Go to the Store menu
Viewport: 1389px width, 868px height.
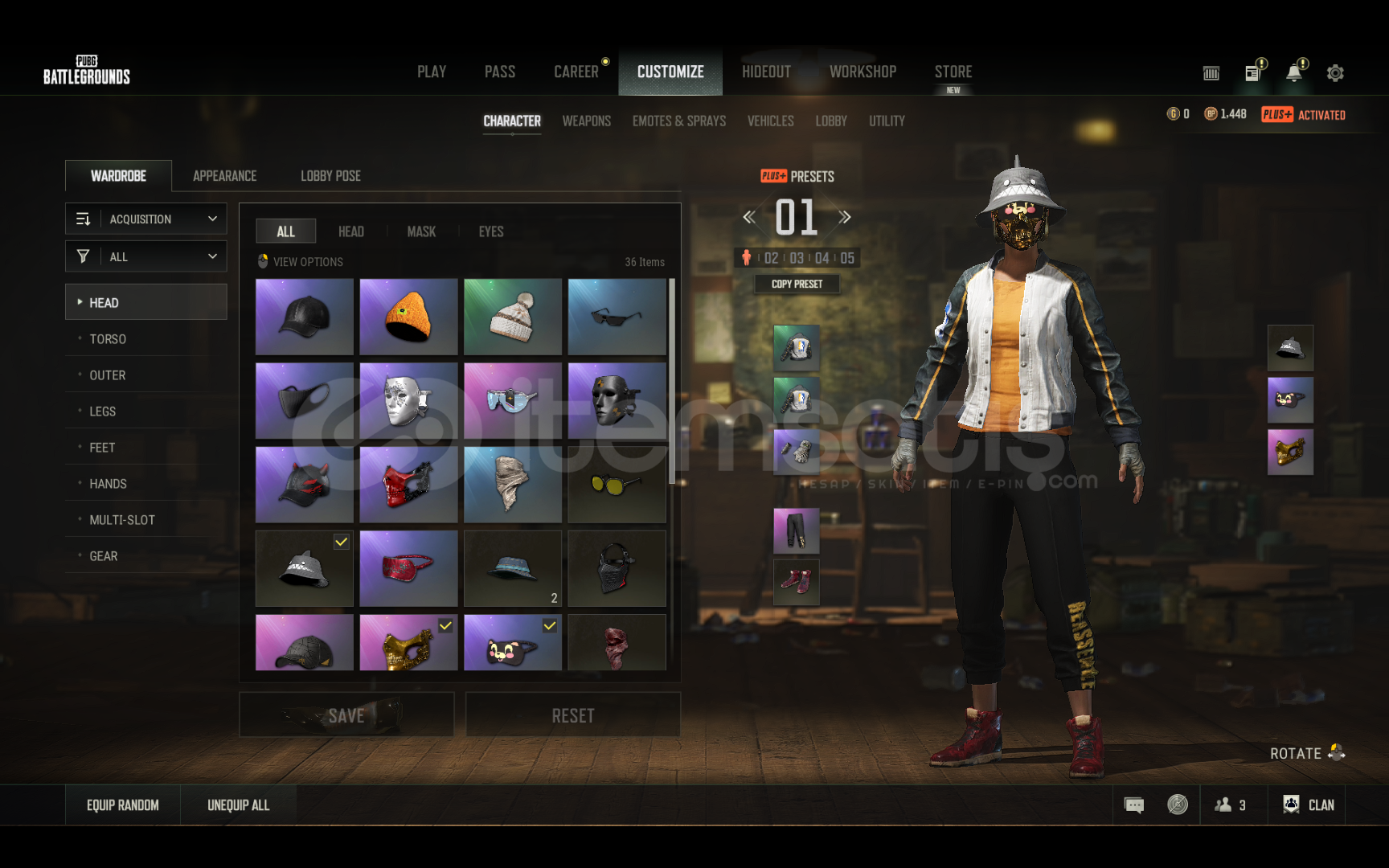pyautogui.click(x=953, y=72)
